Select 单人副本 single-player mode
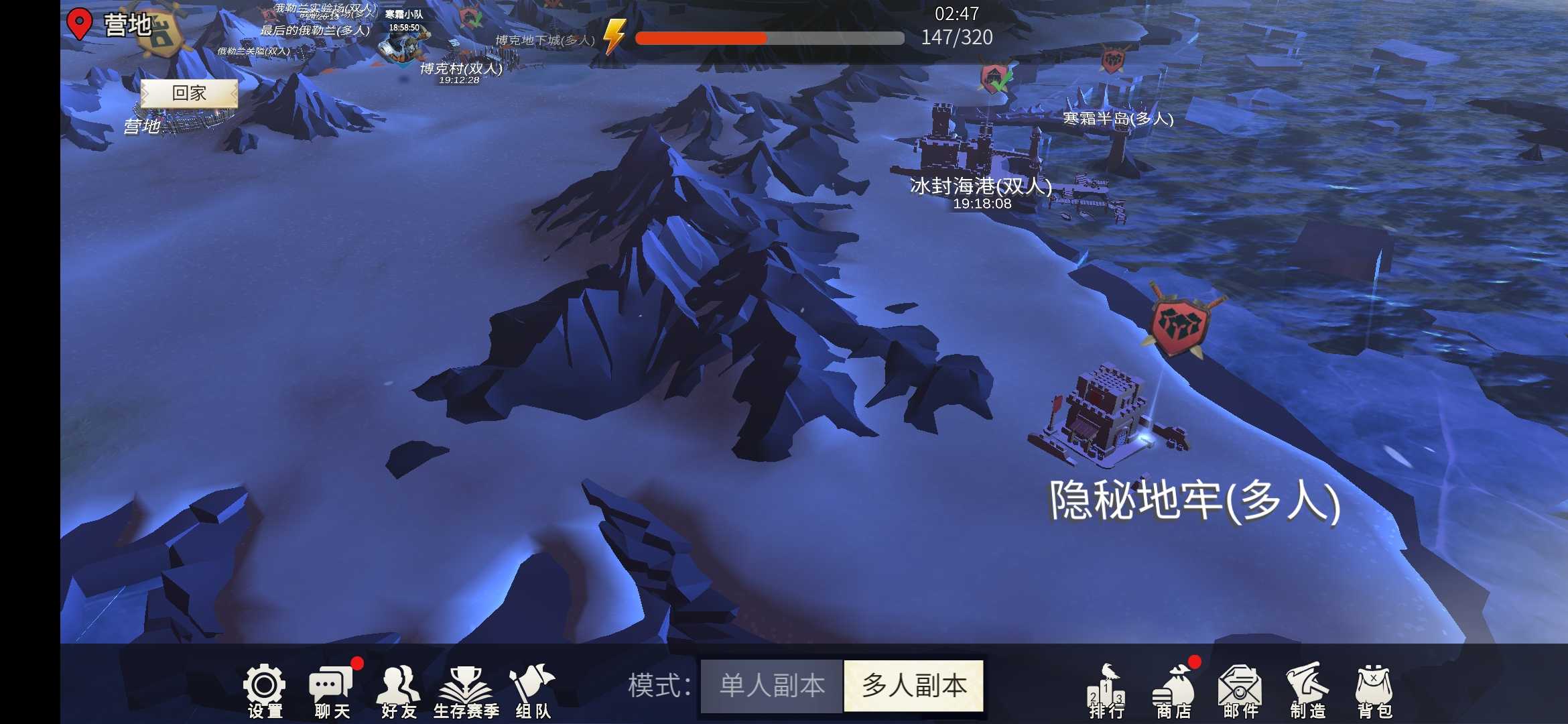This screenshot has height=724, width=1568. pyautogui.click(x=771, y=686)
